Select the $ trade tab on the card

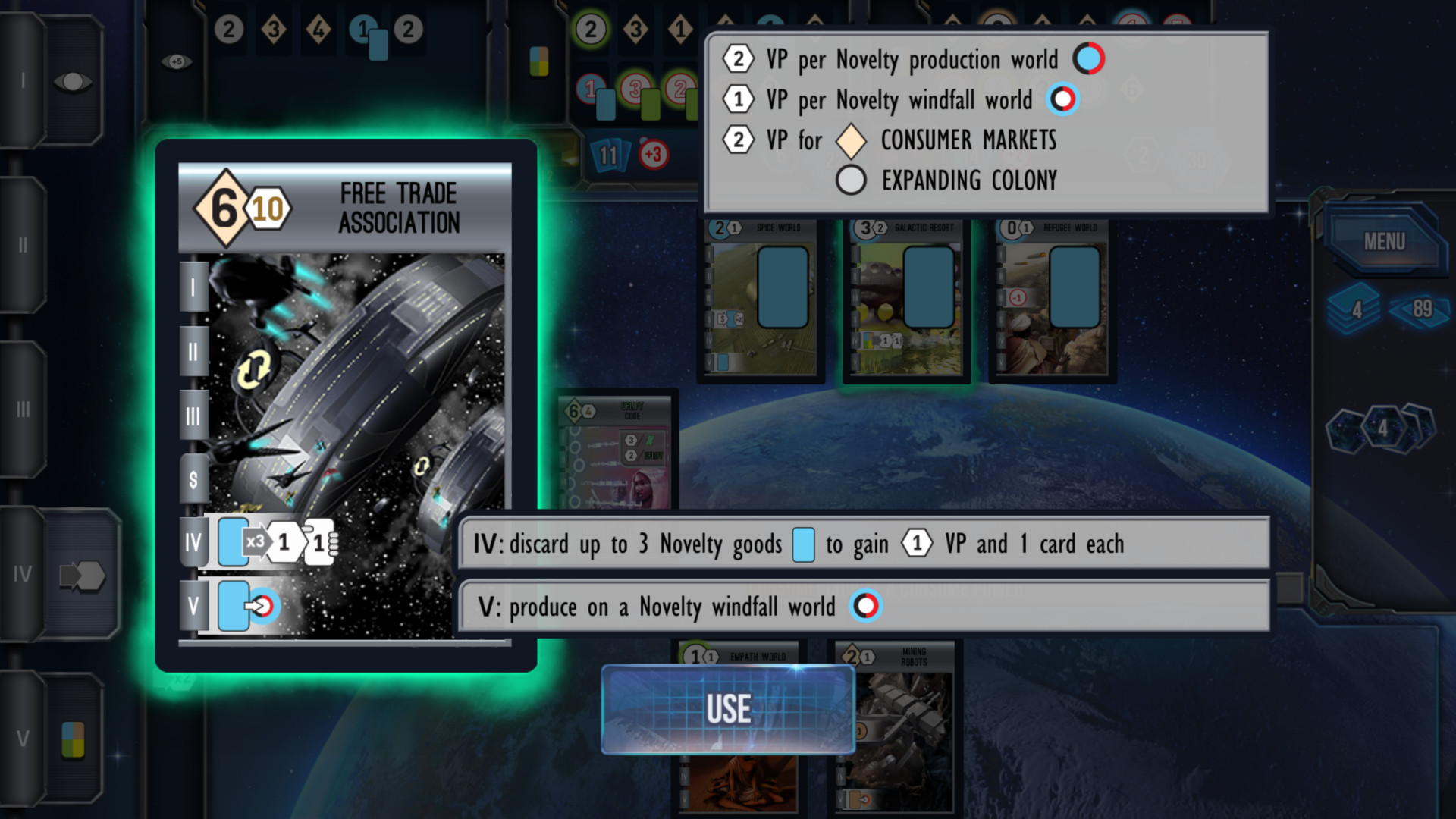(193, 477)
